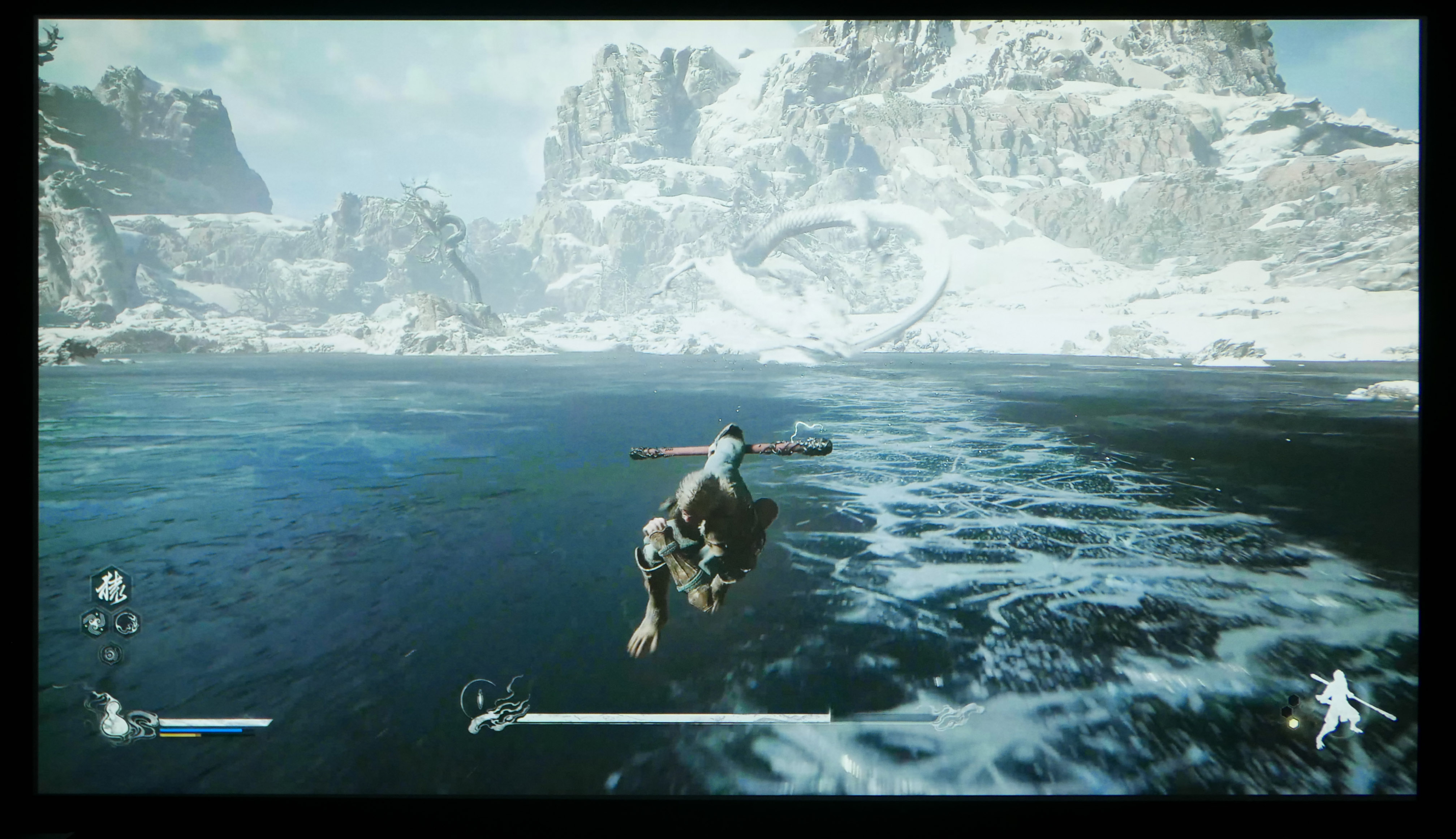This screenshot has height=839, width=1456.
Task: Use the small spiral vessel icon
Action: [110, 653]
